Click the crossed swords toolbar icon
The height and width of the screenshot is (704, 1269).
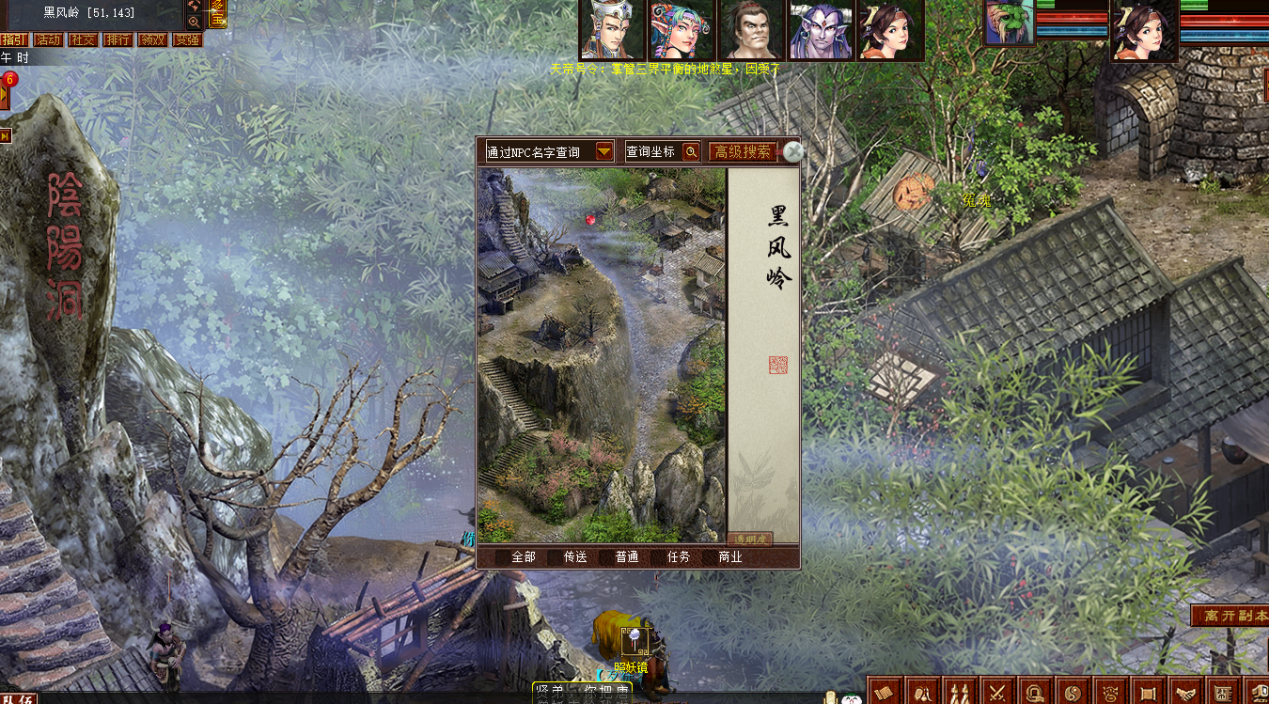coord(997,691)
